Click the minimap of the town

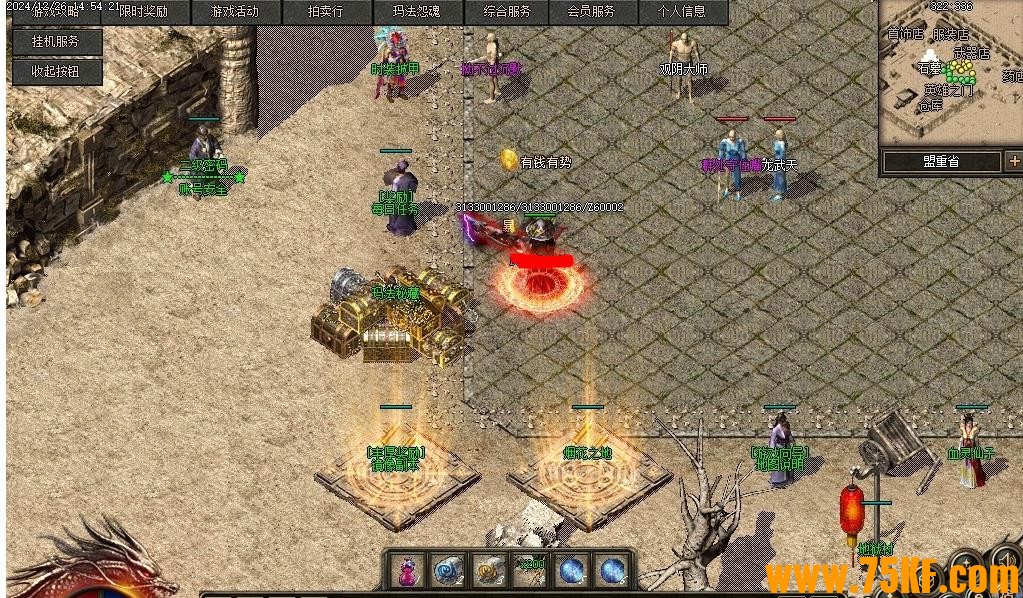pos(950,75)
